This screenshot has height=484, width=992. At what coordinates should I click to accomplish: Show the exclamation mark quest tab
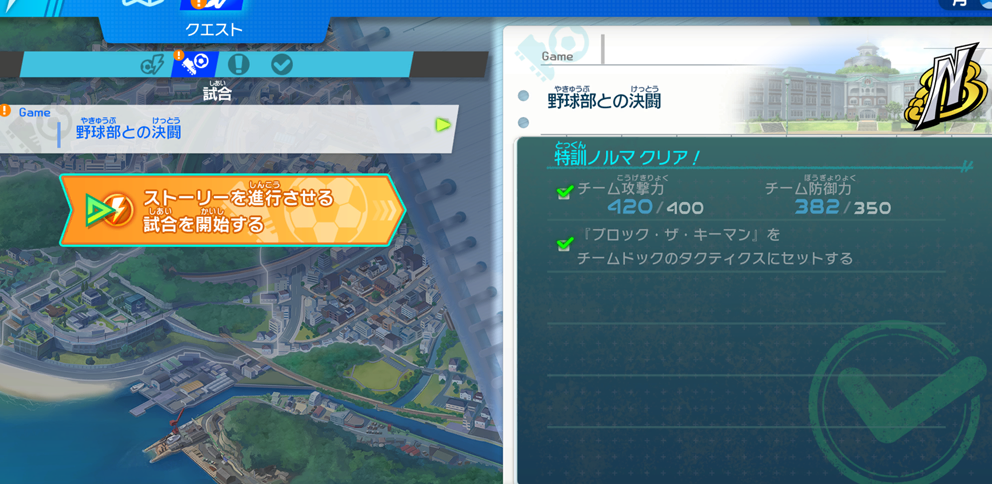(238, 65)
